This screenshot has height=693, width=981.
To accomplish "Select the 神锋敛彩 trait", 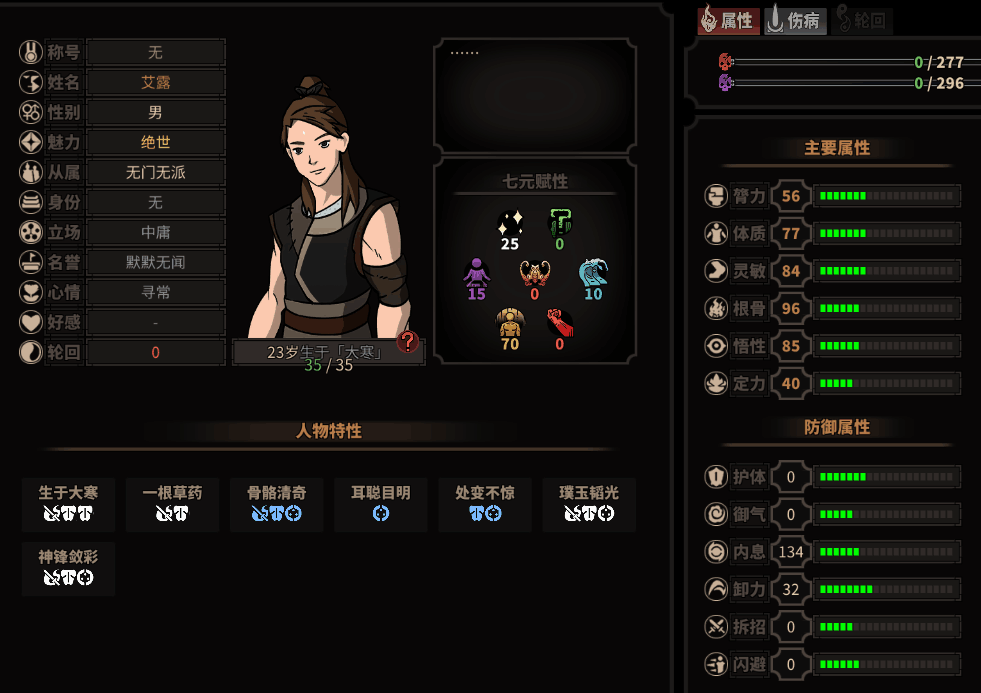I will pos(69,567).
